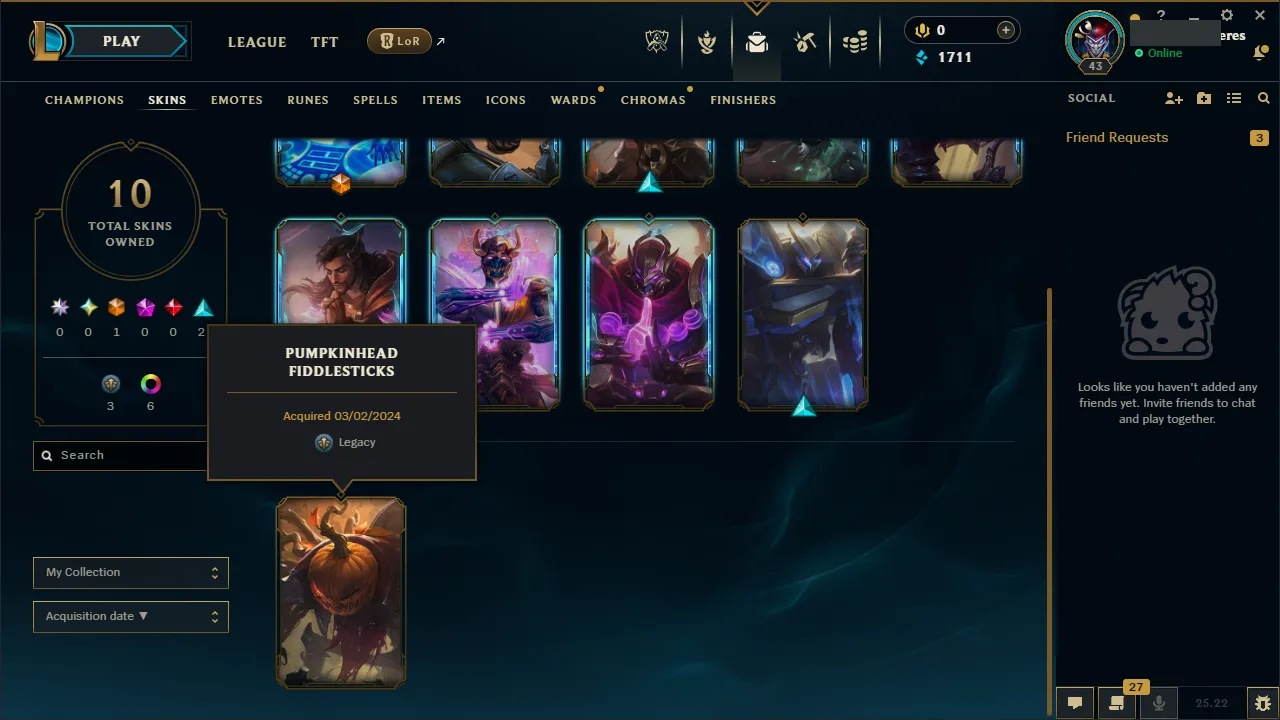
Task: Switch to the CHROMAS tab
Action: point(653,100)
